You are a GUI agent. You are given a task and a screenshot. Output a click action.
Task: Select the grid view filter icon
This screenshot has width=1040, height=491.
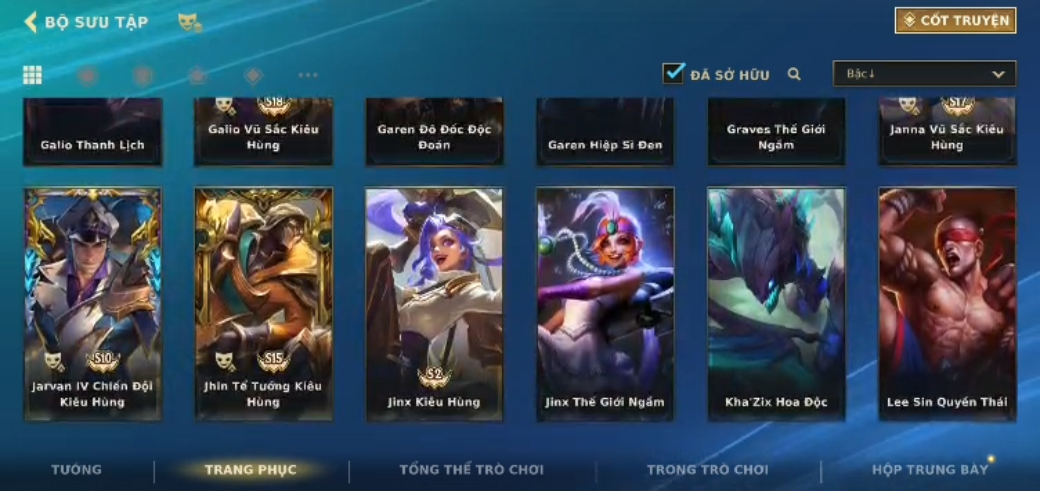pos(33,75)
